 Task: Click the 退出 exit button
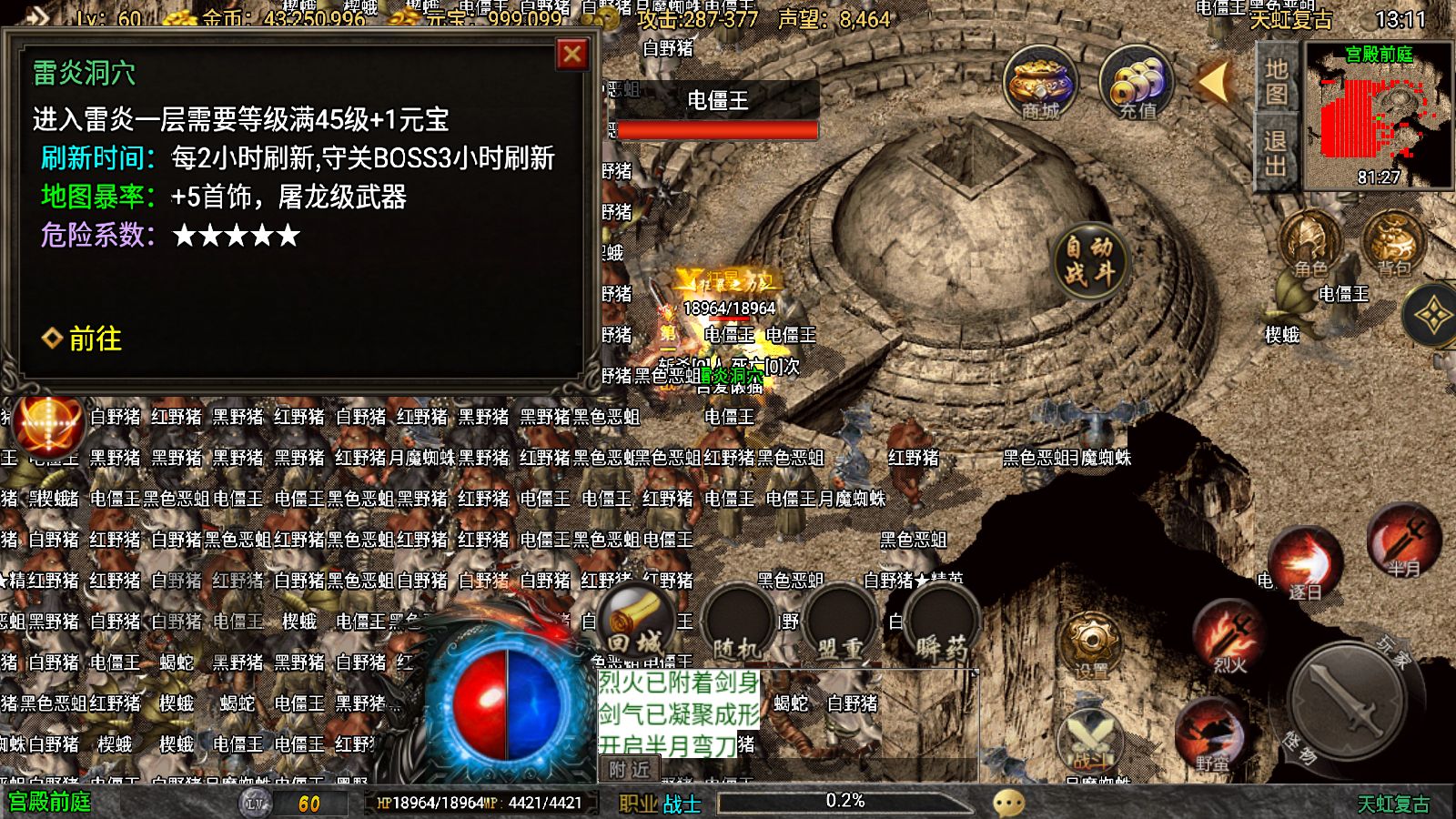pyautogui.click(x=1276, y=153)
